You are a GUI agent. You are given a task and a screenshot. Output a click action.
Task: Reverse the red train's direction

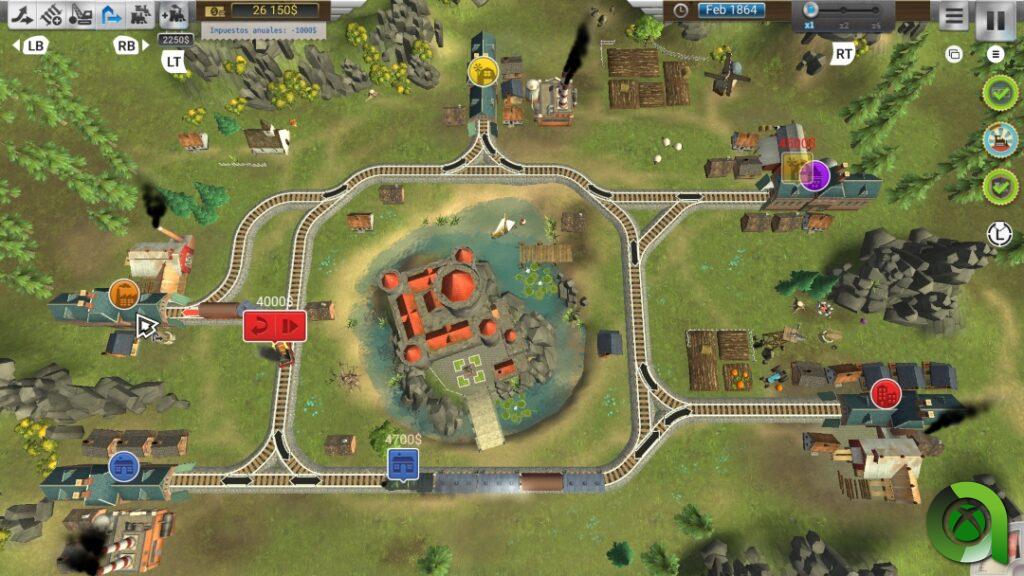(x=260, y=326)
